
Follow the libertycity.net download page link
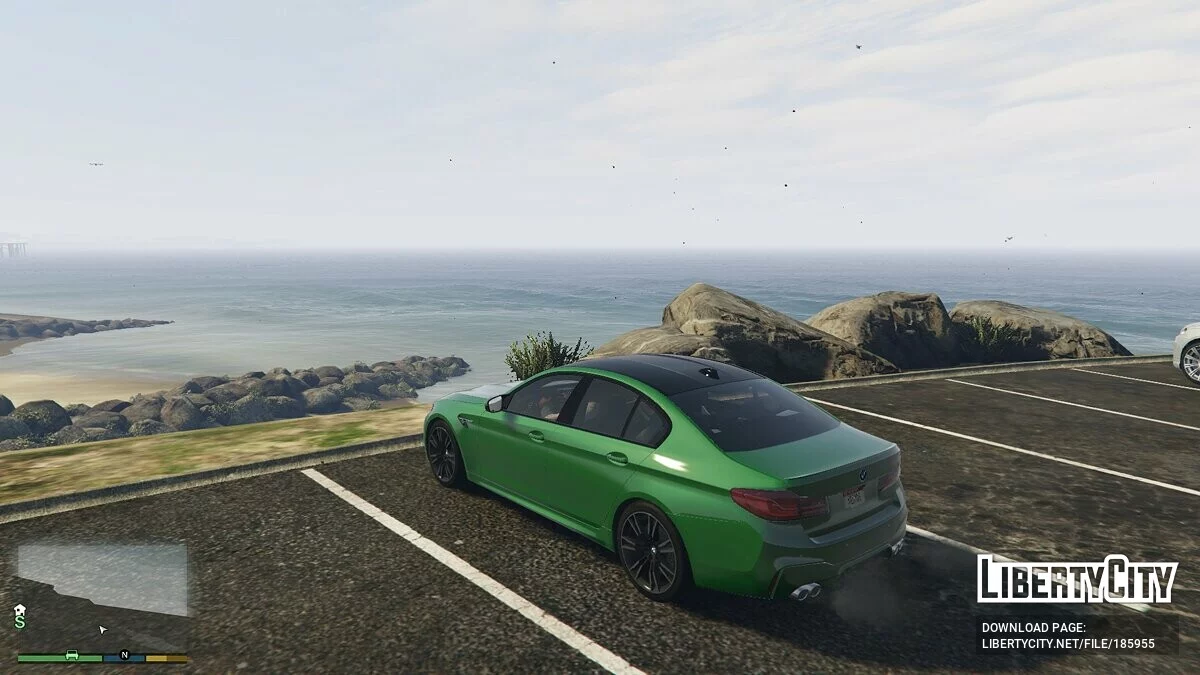pyautogui.click(x=1068, y=644)
